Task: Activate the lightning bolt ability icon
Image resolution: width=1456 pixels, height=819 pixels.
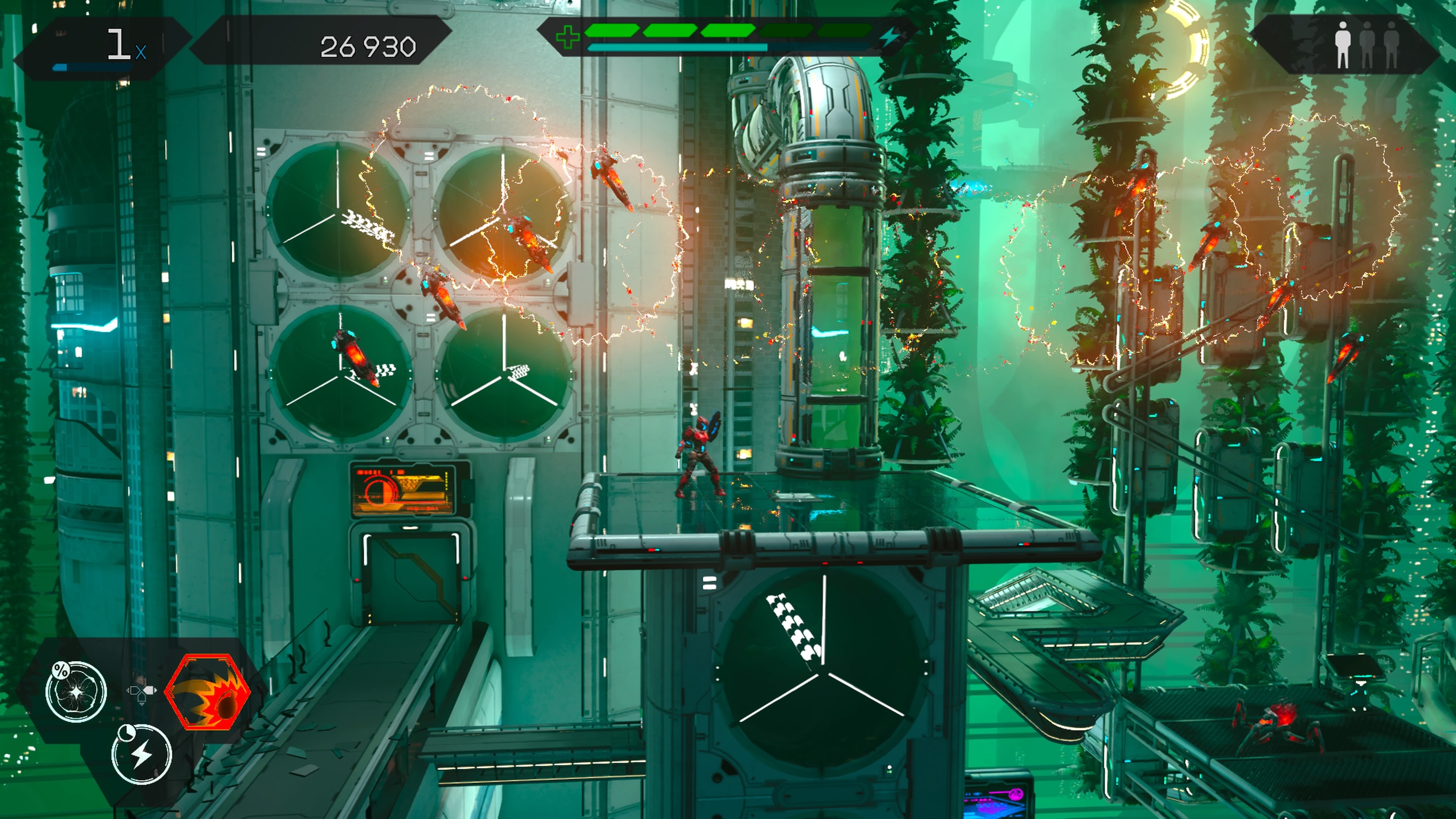Action: (141, 754)
